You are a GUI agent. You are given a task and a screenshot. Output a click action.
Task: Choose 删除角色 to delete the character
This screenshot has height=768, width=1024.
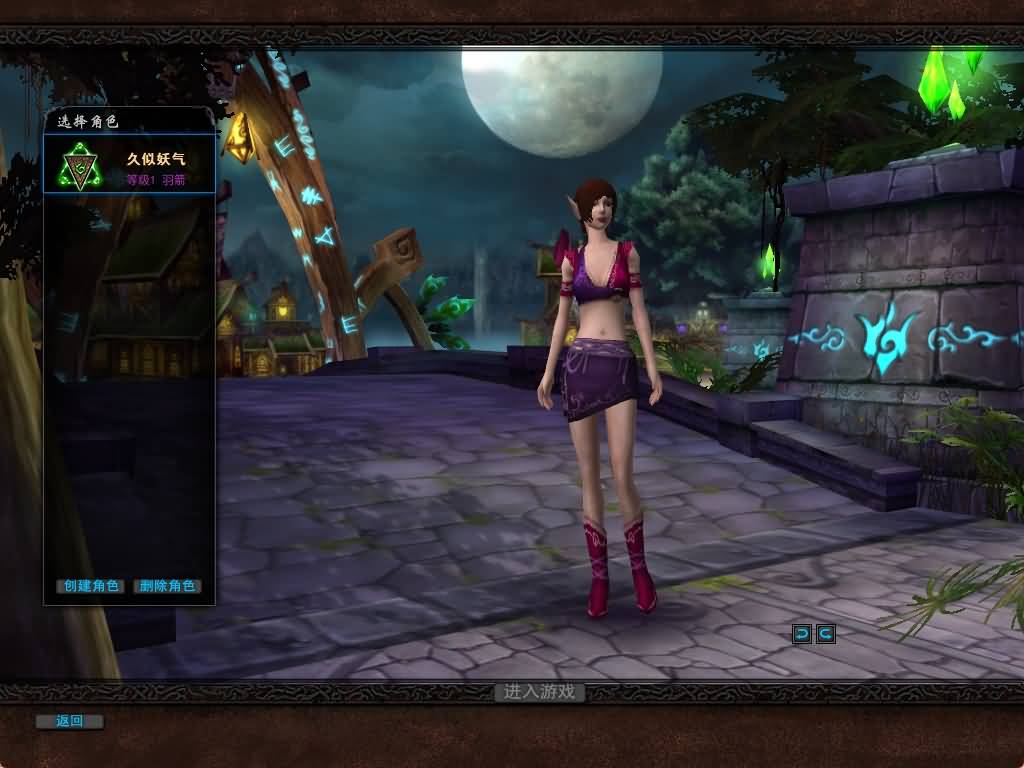point(167,586)
